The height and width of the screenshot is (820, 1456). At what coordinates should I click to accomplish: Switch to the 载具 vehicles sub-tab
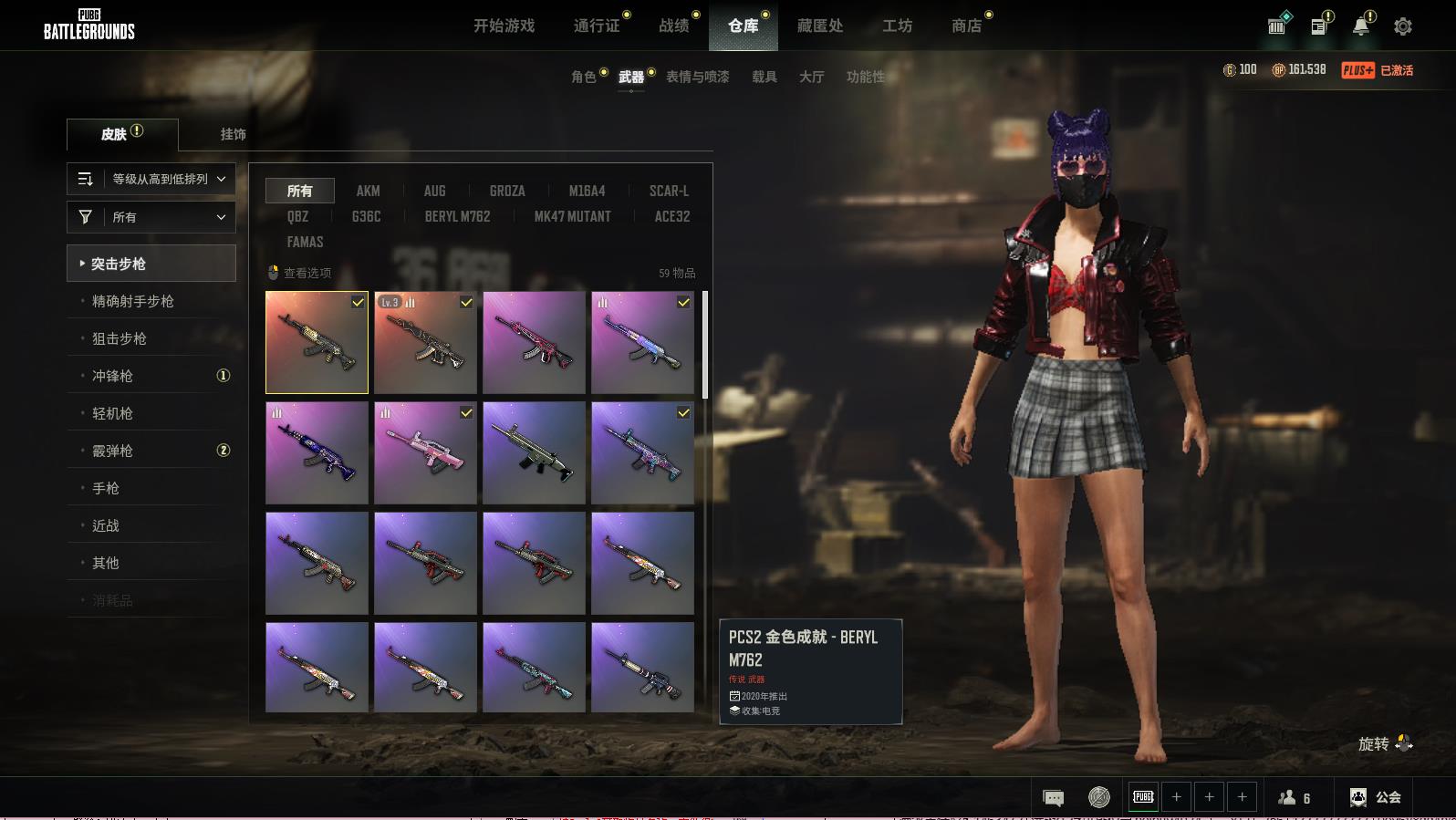coord(764,77)
